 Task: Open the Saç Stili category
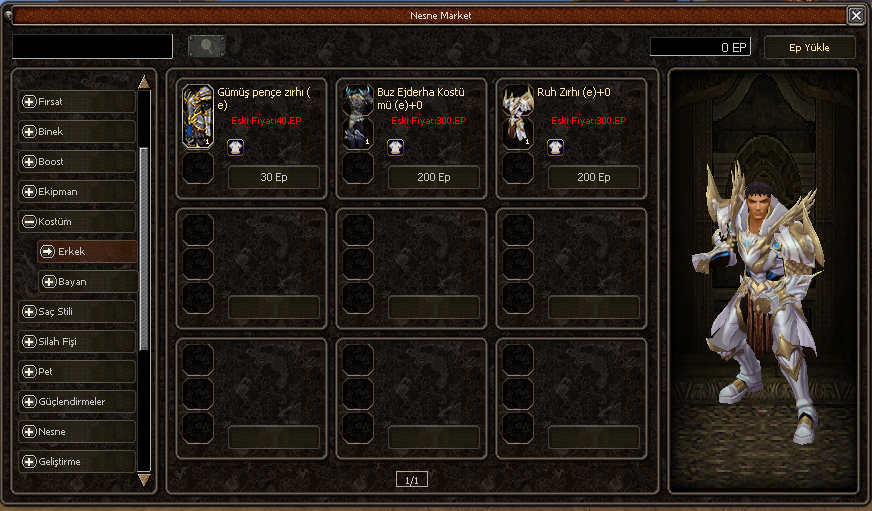click(x=77, y=311)
